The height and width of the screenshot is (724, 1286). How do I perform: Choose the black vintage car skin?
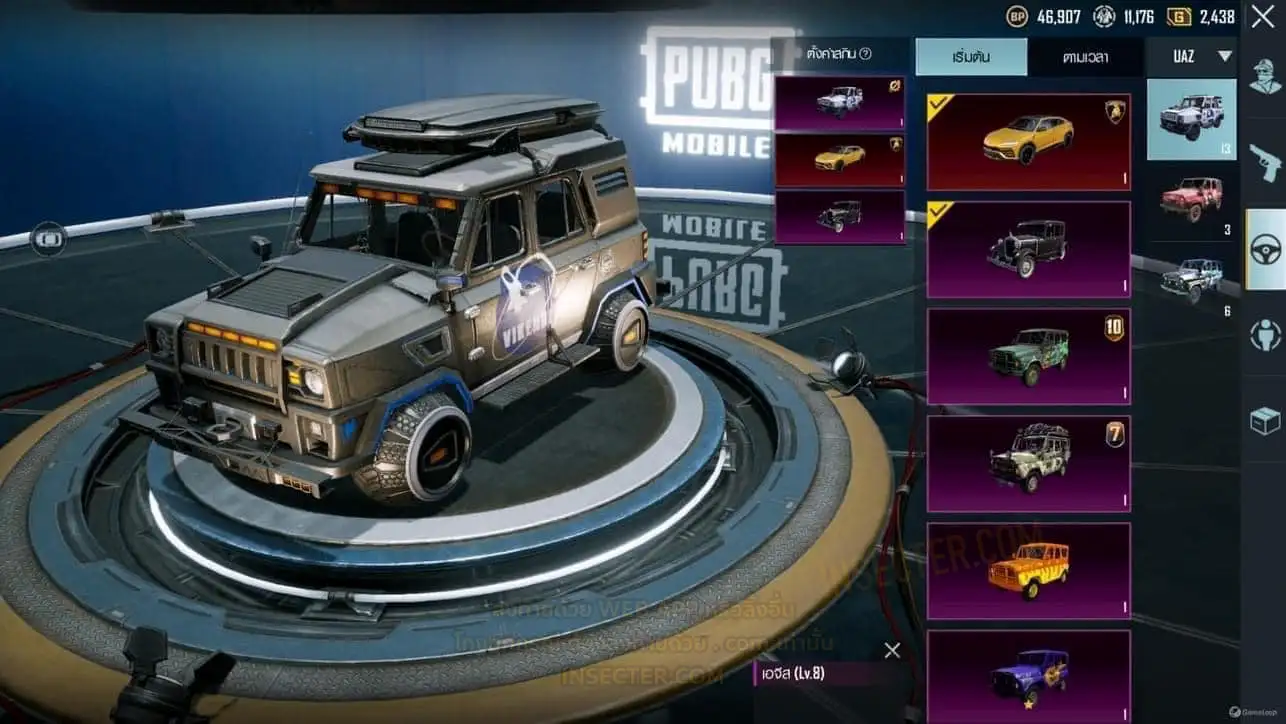coord(1028,249)
